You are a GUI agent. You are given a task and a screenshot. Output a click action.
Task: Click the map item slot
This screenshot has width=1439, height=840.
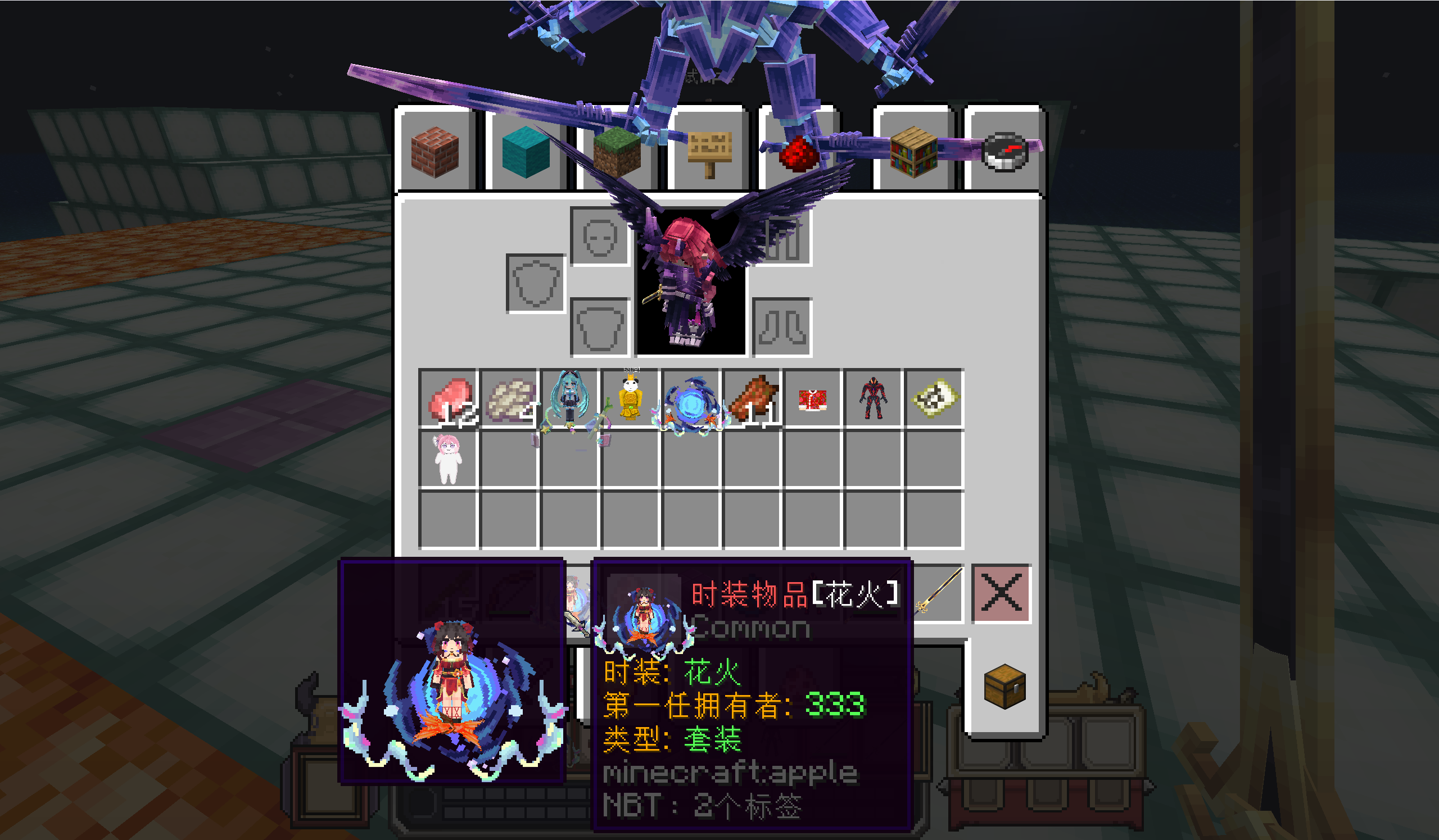coord(934,399)
